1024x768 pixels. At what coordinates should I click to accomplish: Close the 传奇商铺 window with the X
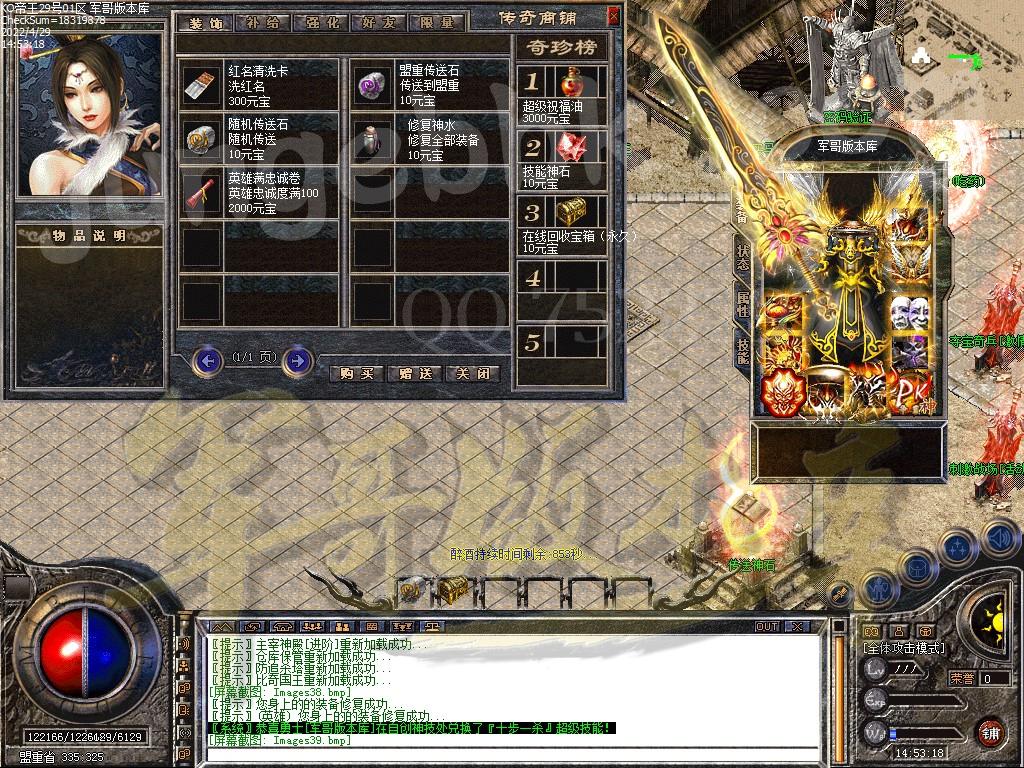[x=613, y=17]
